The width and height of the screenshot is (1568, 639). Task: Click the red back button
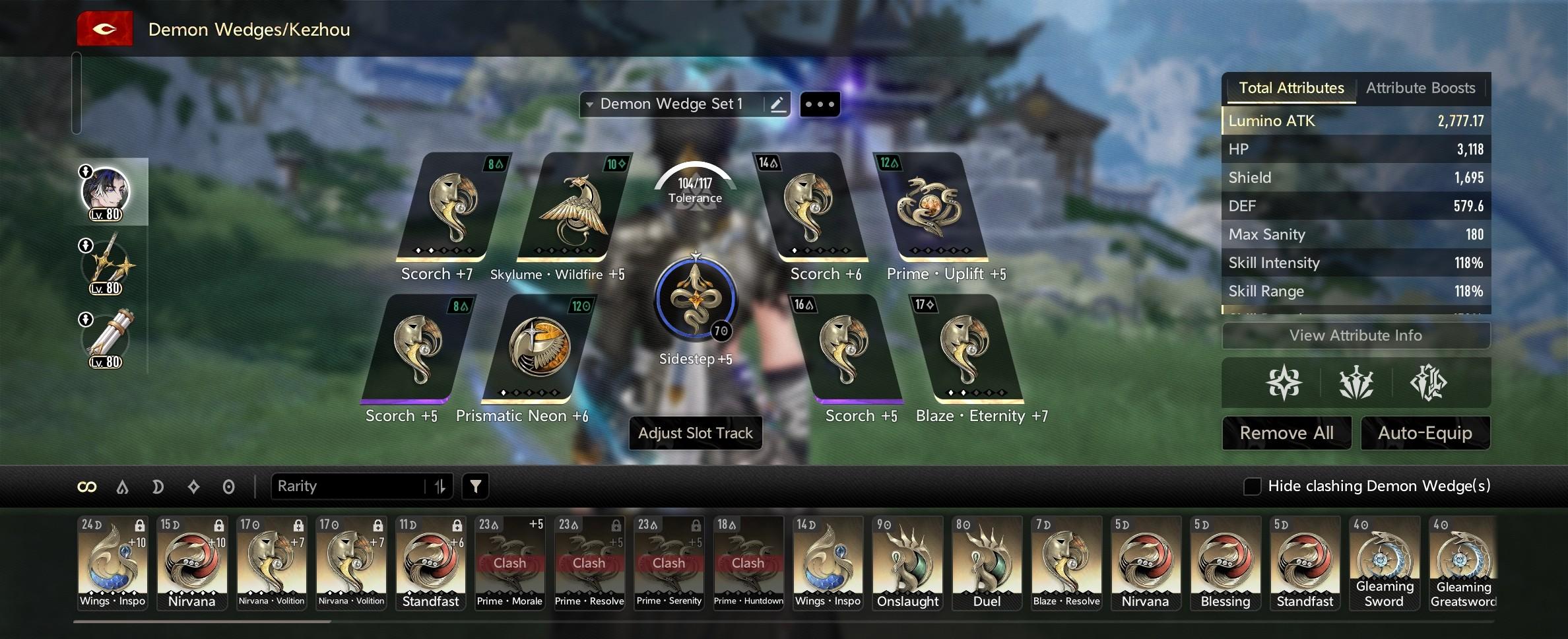[x=105, y=30]
